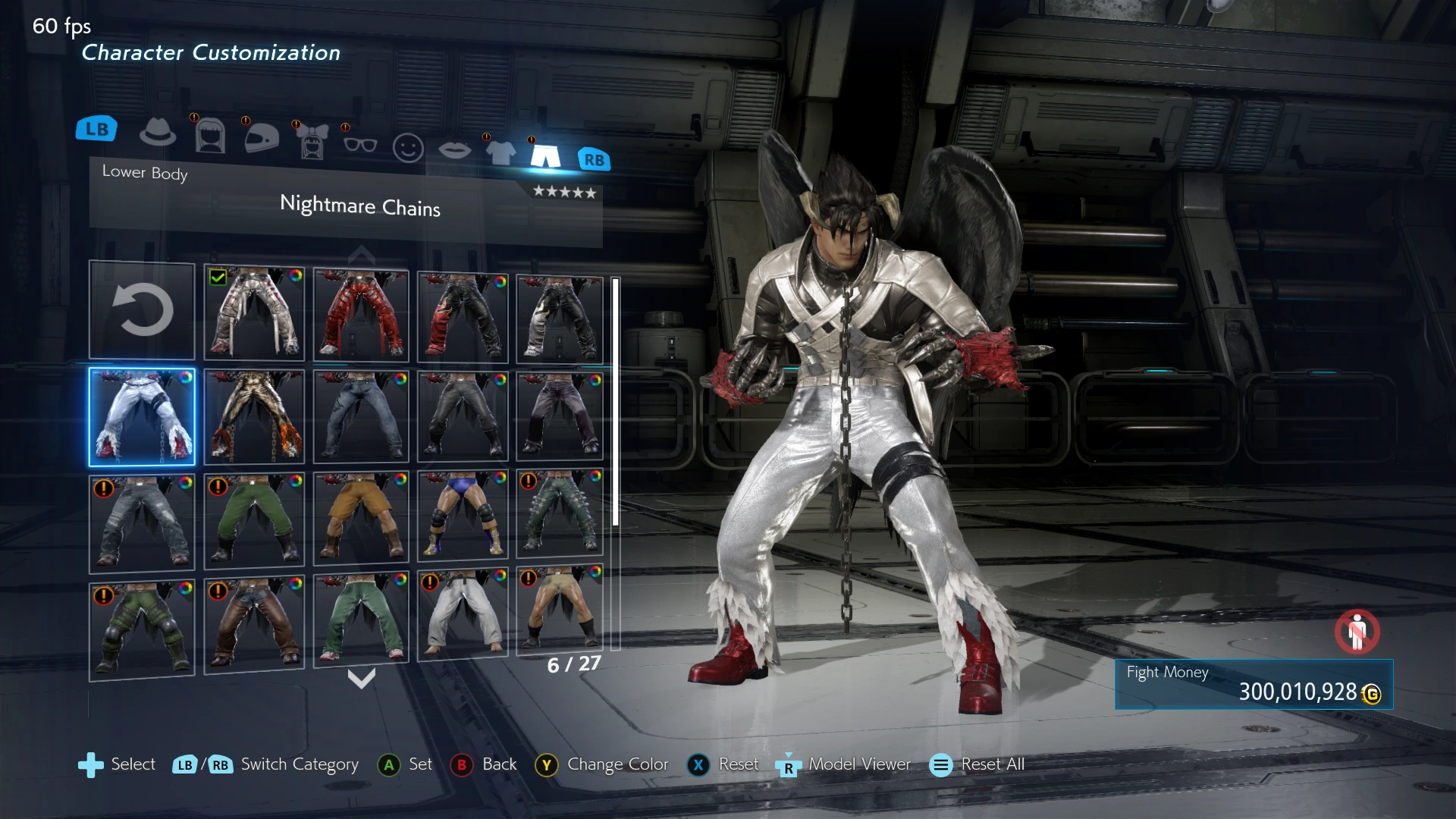Open the hair category tab
The width and height of the screenshot is (1456, 819).
pyautogui.click(x=210, y=136)
